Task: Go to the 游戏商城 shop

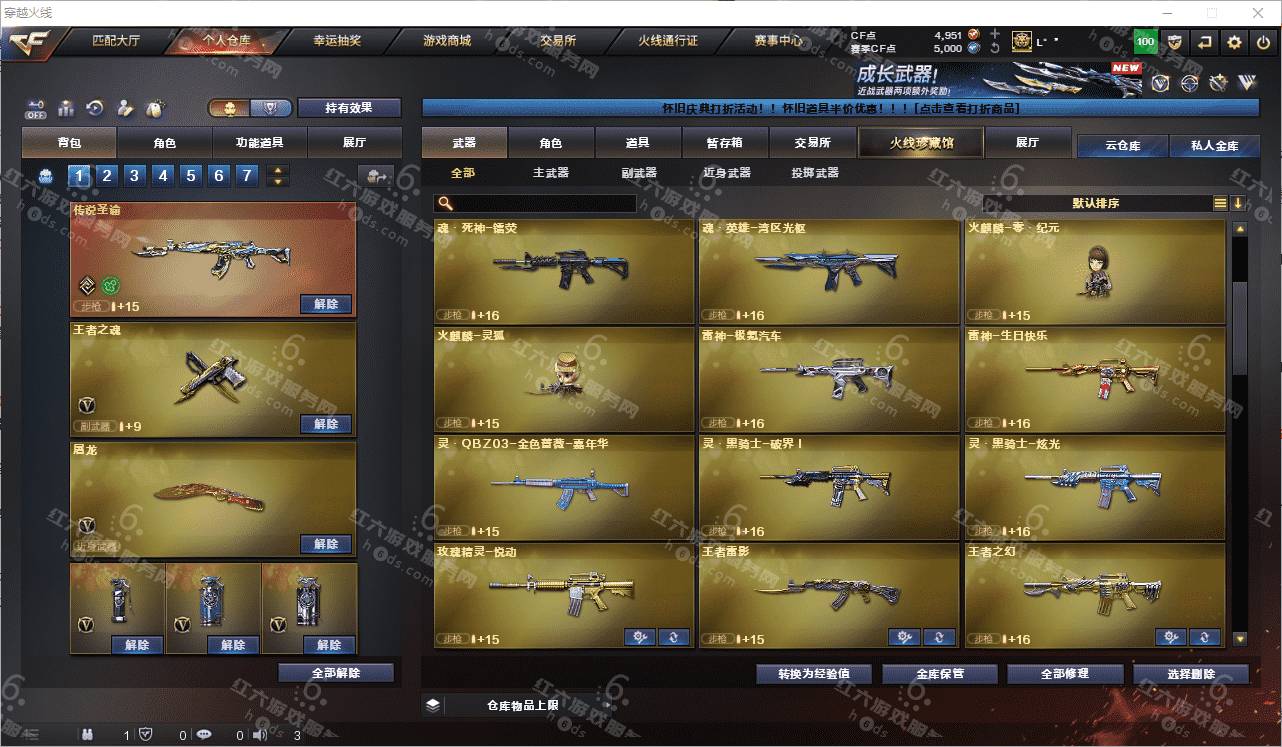Action: [446, 41]
